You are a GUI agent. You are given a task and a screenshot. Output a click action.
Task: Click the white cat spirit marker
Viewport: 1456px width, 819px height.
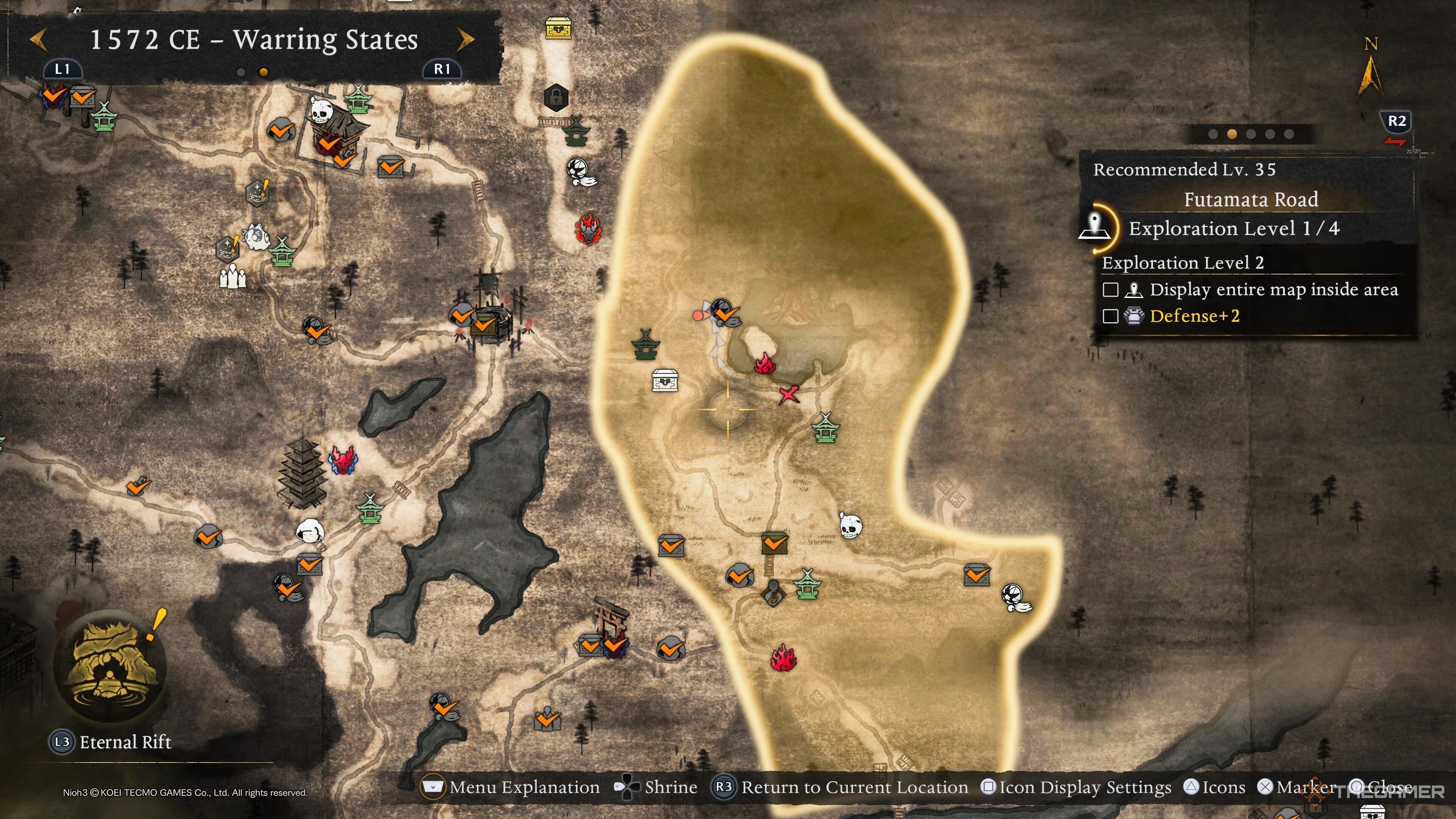pyautogui.click(x=255, y=236)
